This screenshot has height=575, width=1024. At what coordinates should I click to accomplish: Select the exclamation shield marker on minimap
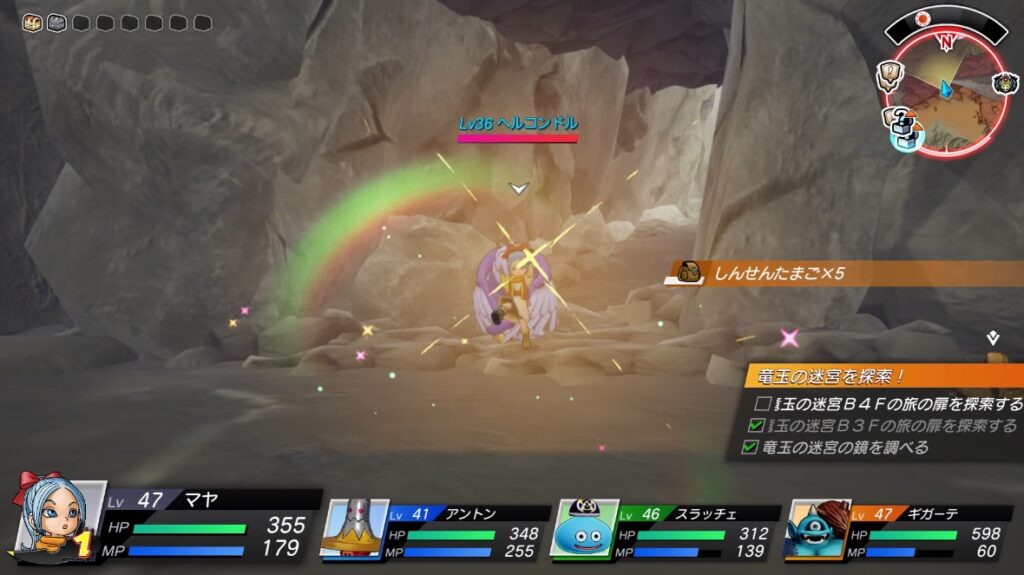(891, 74)
